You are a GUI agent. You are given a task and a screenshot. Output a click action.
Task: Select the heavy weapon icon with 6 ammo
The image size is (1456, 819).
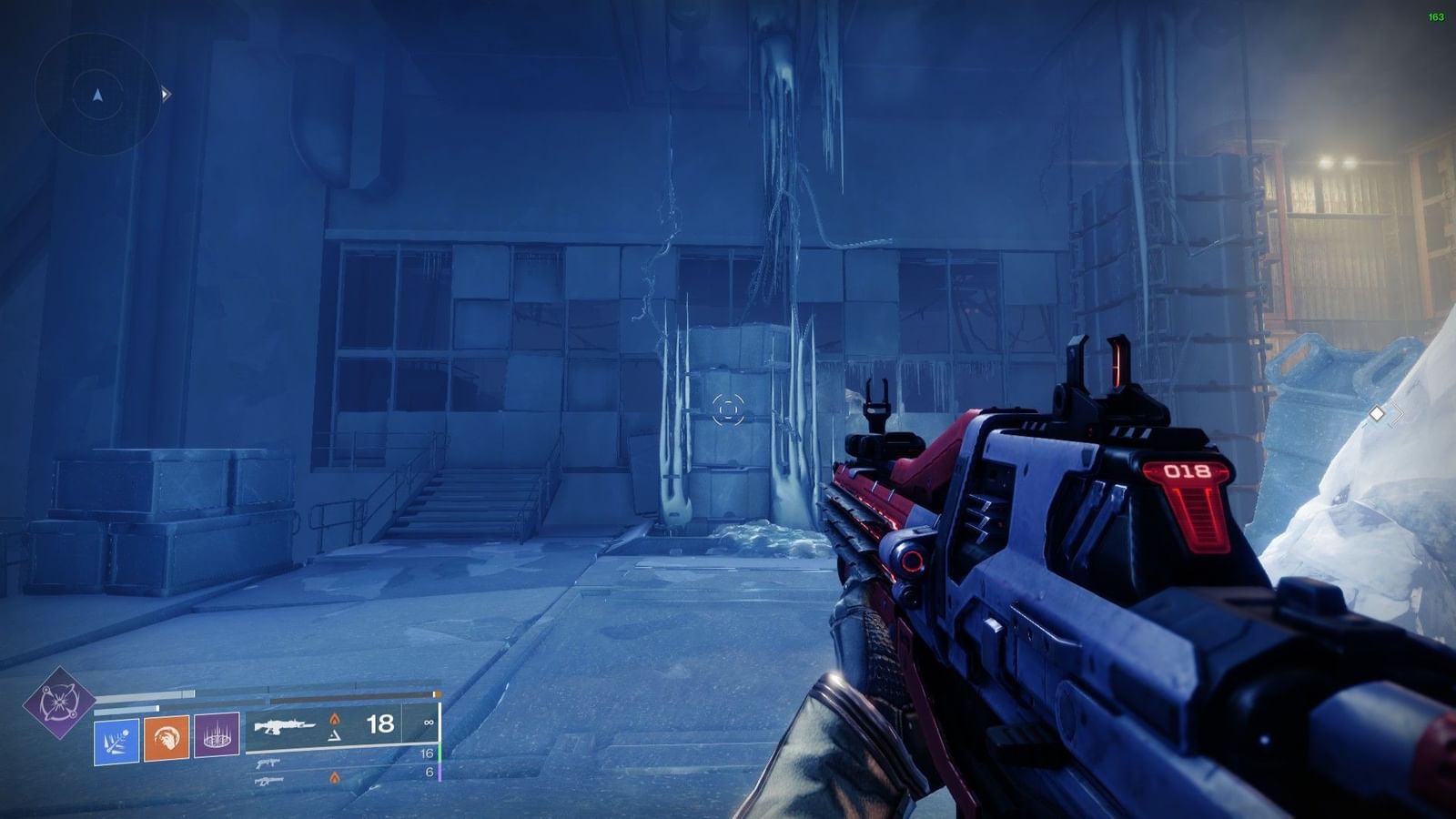269,781
